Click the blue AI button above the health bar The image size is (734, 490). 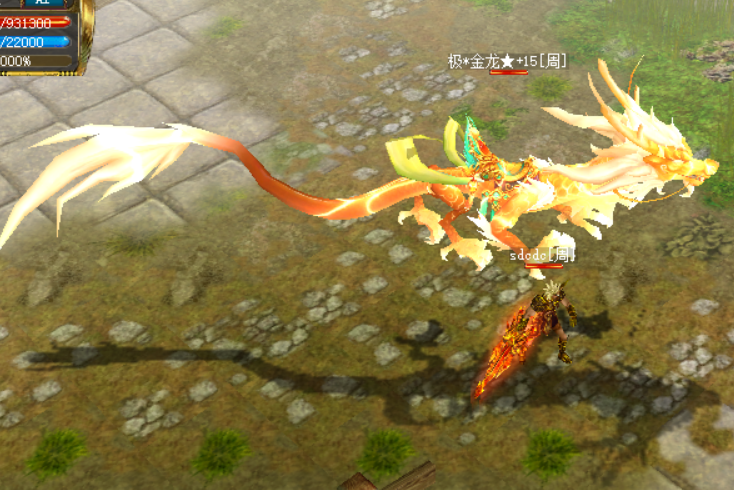pyautogui.click(x=44, y=4)
